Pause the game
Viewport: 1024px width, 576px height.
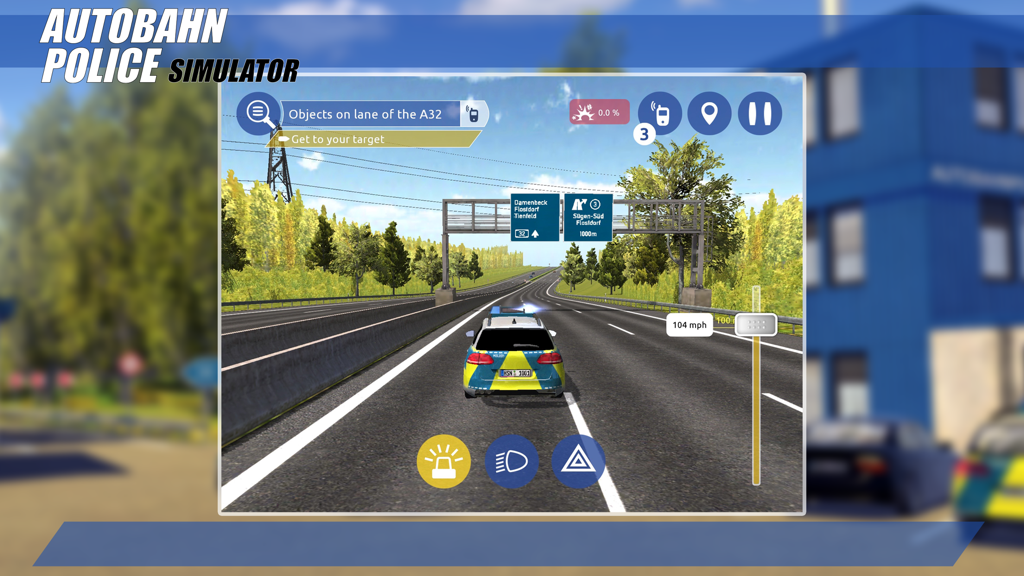[760, 113]
